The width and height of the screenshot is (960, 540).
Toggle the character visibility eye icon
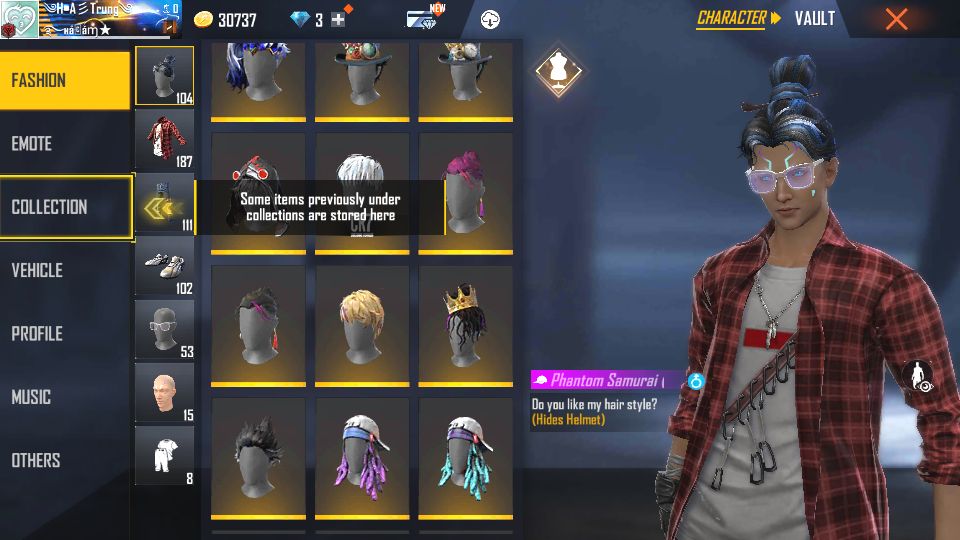coord(917,377)
